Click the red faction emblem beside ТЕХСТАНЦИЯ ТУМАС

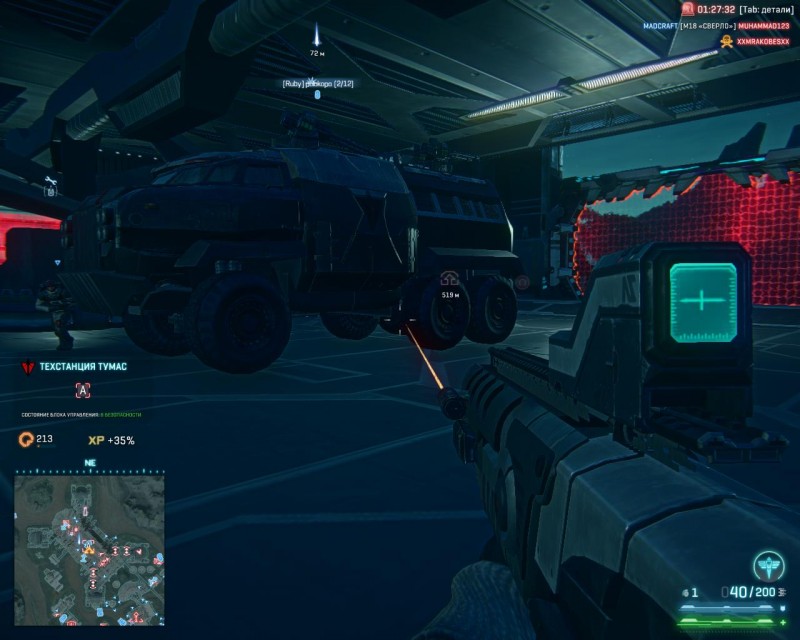pos(28,367)
